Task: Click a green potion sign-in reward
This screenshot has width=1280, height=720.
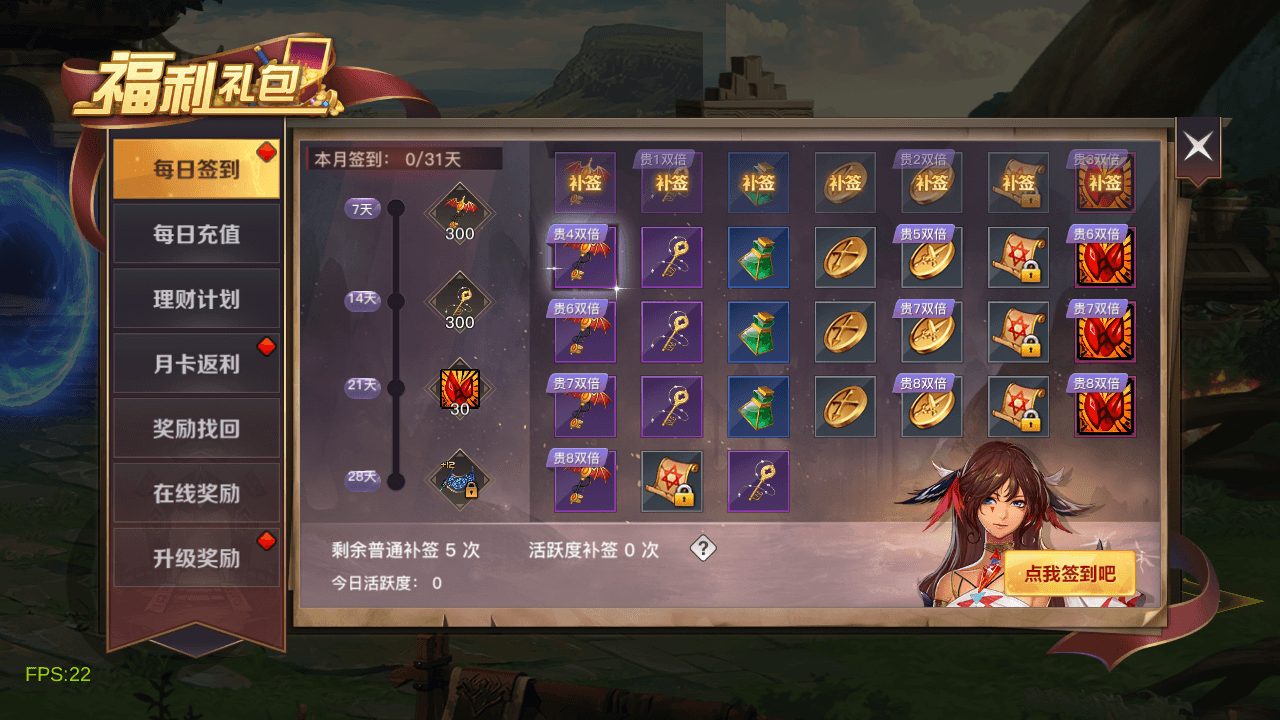Action: tap(759, 257)
